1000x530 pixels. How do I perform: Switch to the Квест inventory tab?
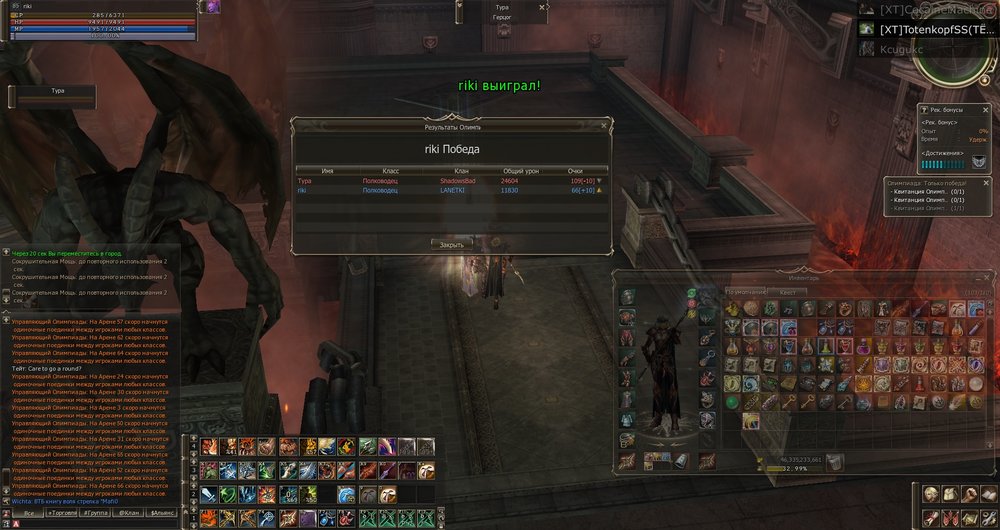787,293
